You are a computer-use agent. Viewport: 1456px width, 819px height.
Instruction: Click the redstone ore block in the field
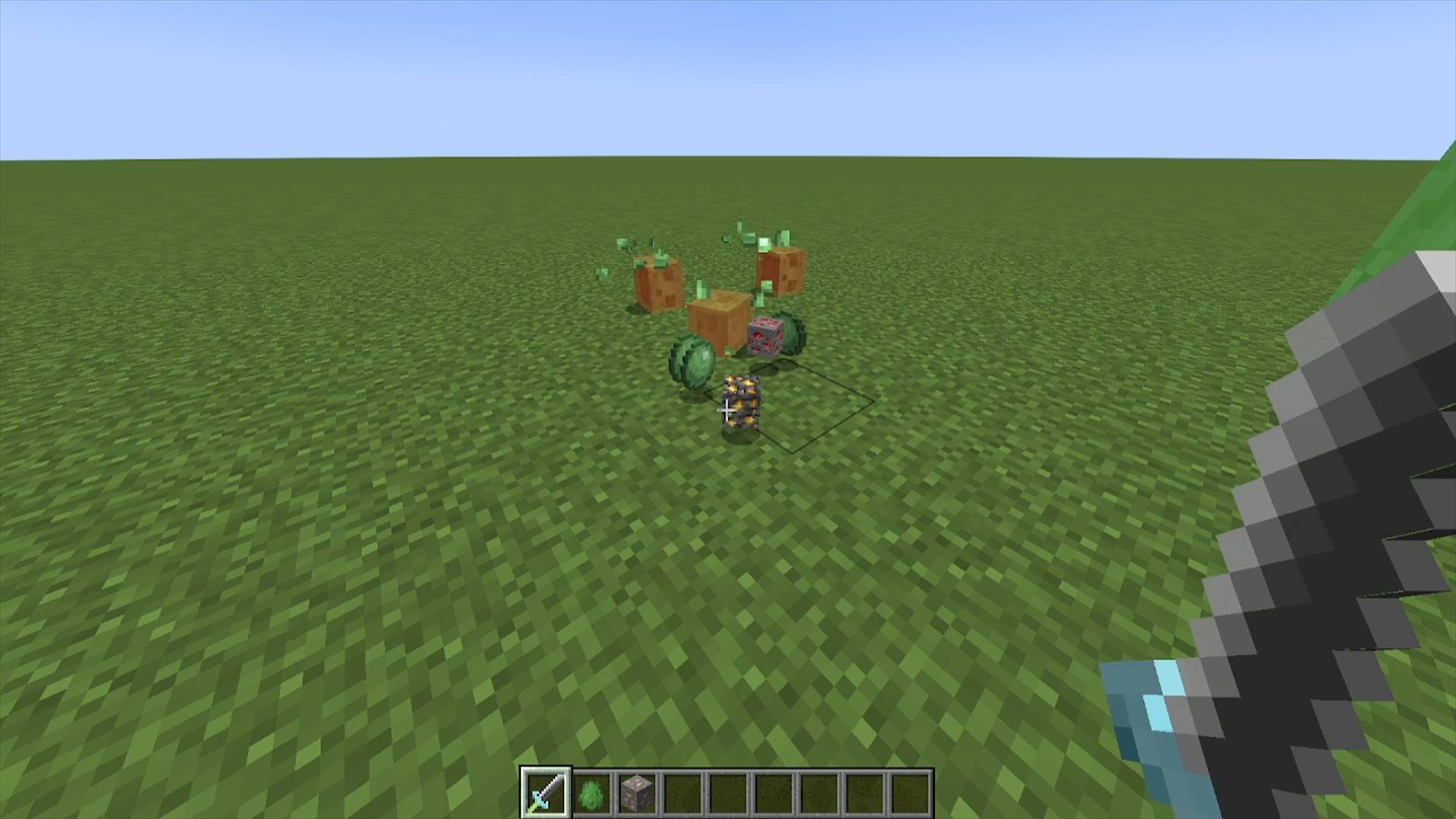[x=766, y=337]
